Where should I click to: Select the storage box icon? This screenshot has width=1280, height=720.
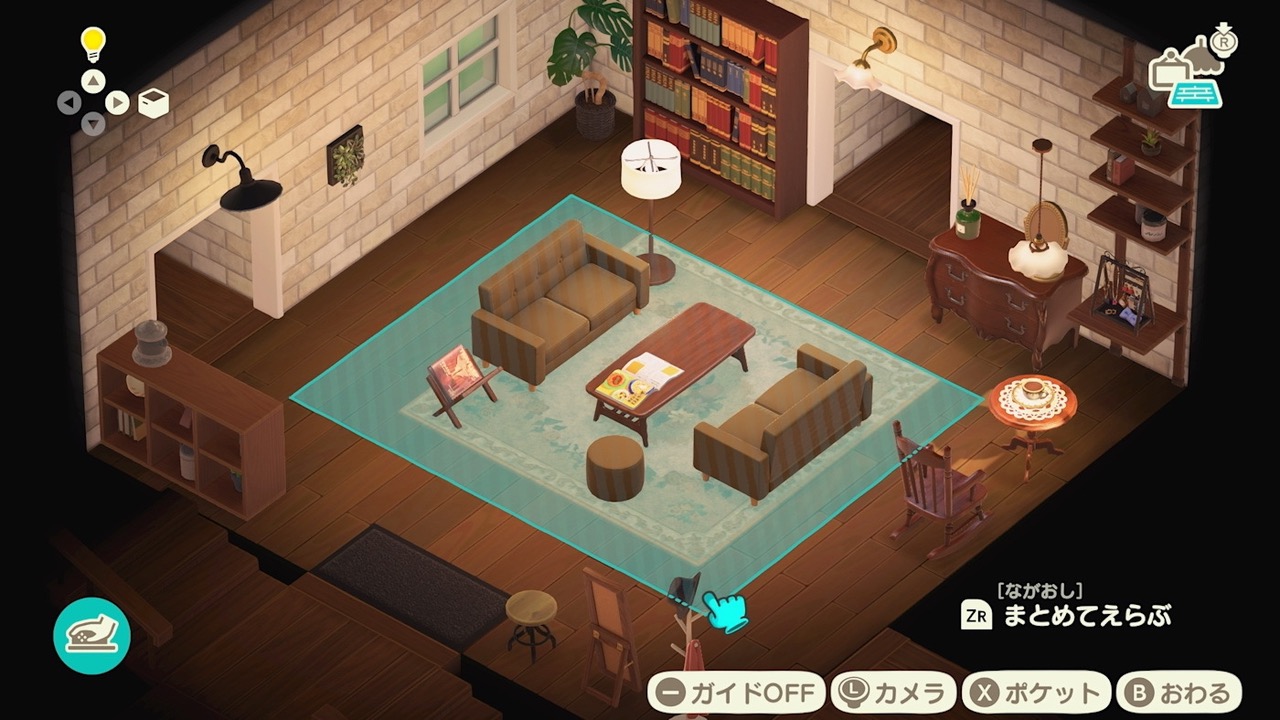[x=152, y=102]
